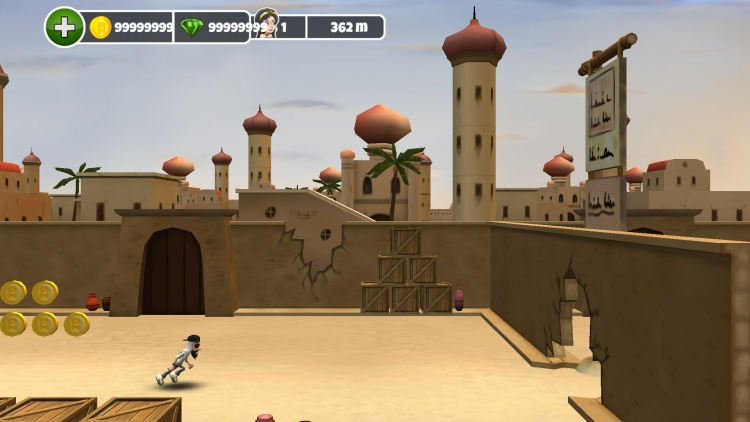Select the character portrait icon
Viewport: 750px width, 422px height.
point(266,24)
